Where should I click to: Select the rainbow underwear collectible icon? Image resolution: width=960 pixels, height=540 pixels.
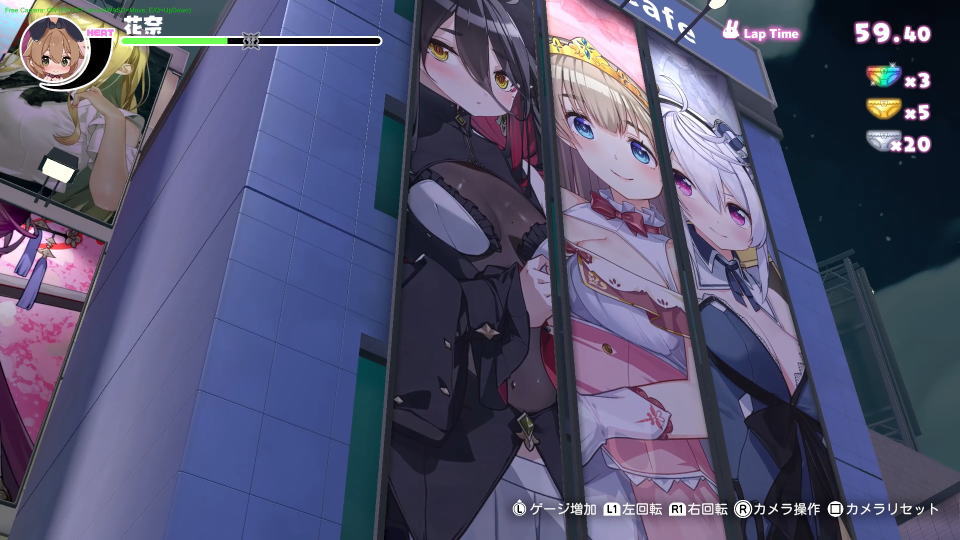883,79
